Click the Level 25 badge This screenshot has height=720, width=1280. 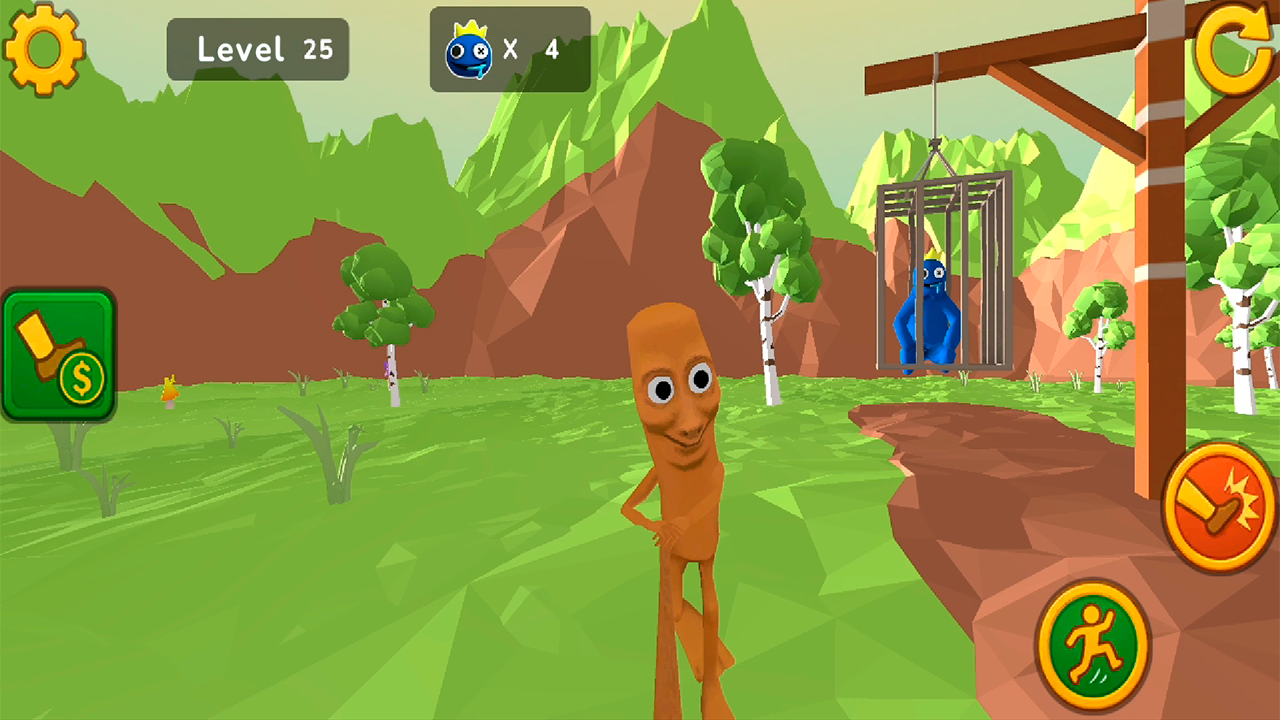coord(257,48)
